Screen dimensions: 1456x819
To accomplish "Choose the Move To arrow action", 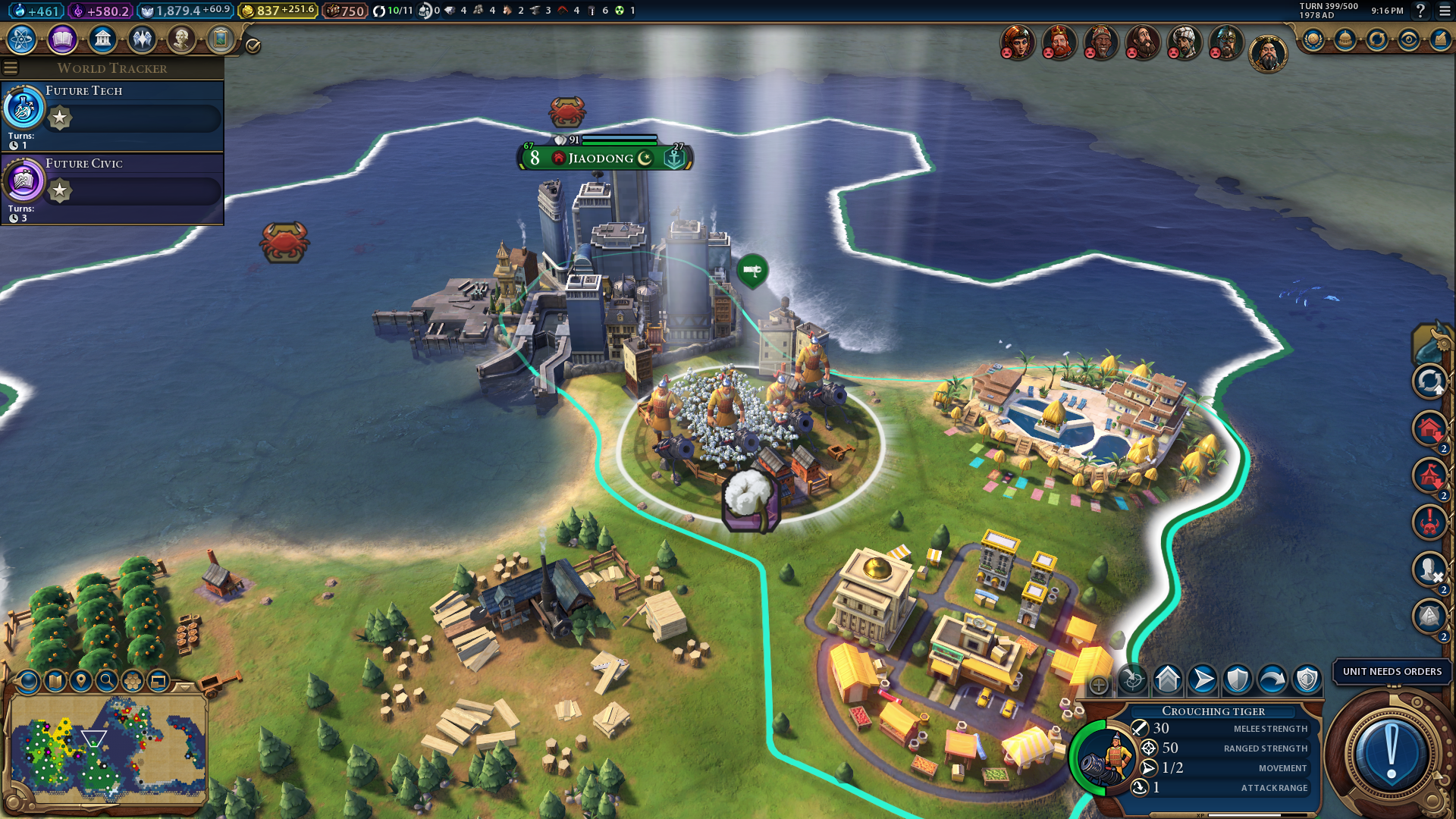I will pos(1203,679).
